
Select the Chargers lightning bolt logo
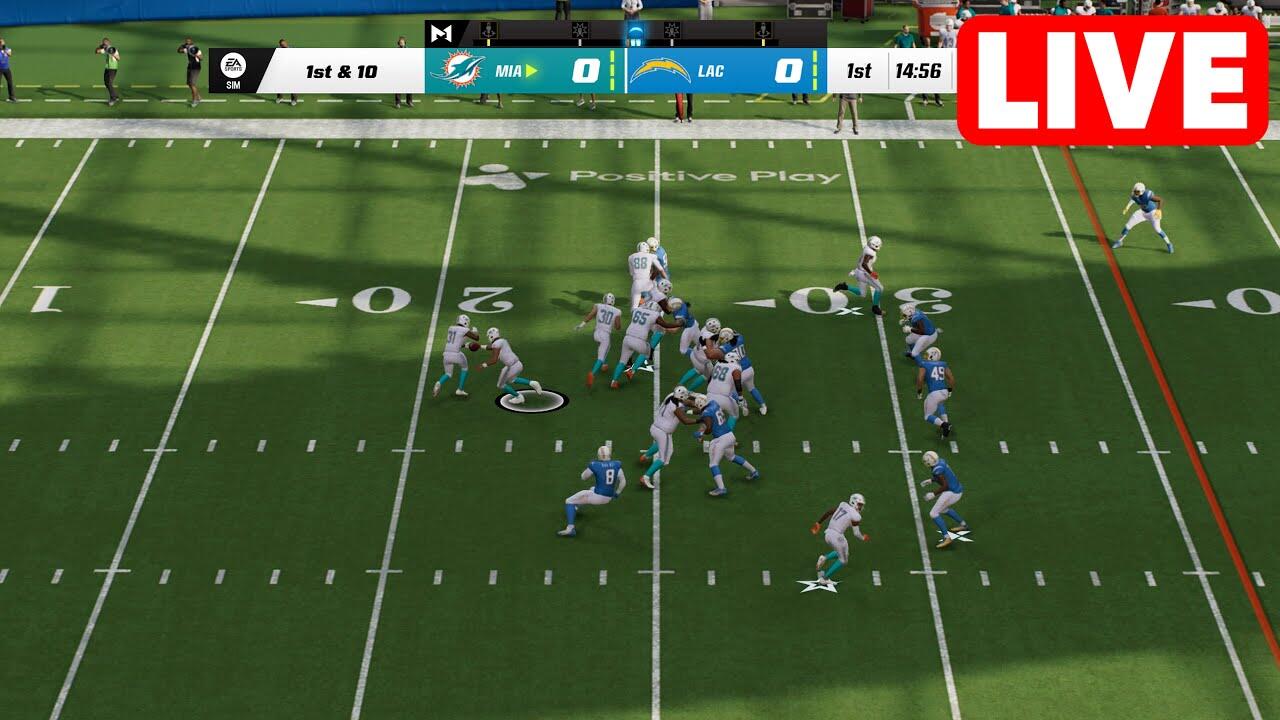(660, 71)
